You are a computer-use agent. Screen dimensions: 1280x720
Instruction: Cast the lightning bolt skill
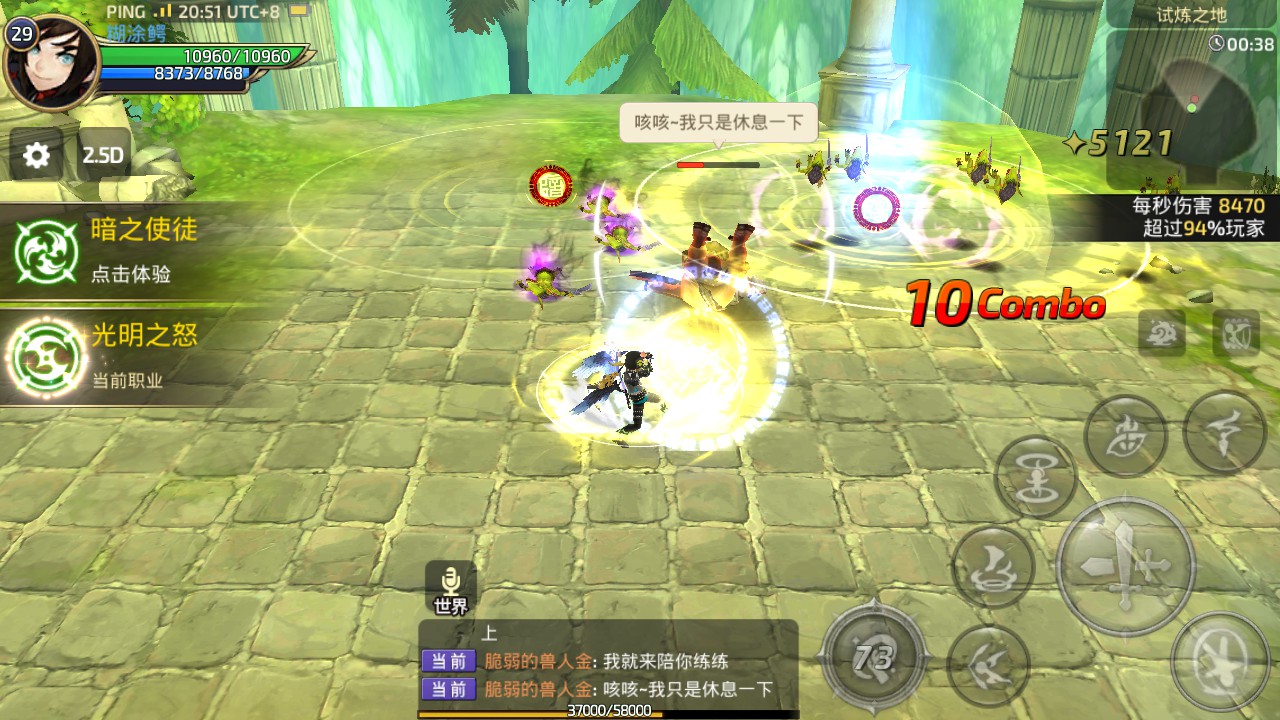(1224, 431)
